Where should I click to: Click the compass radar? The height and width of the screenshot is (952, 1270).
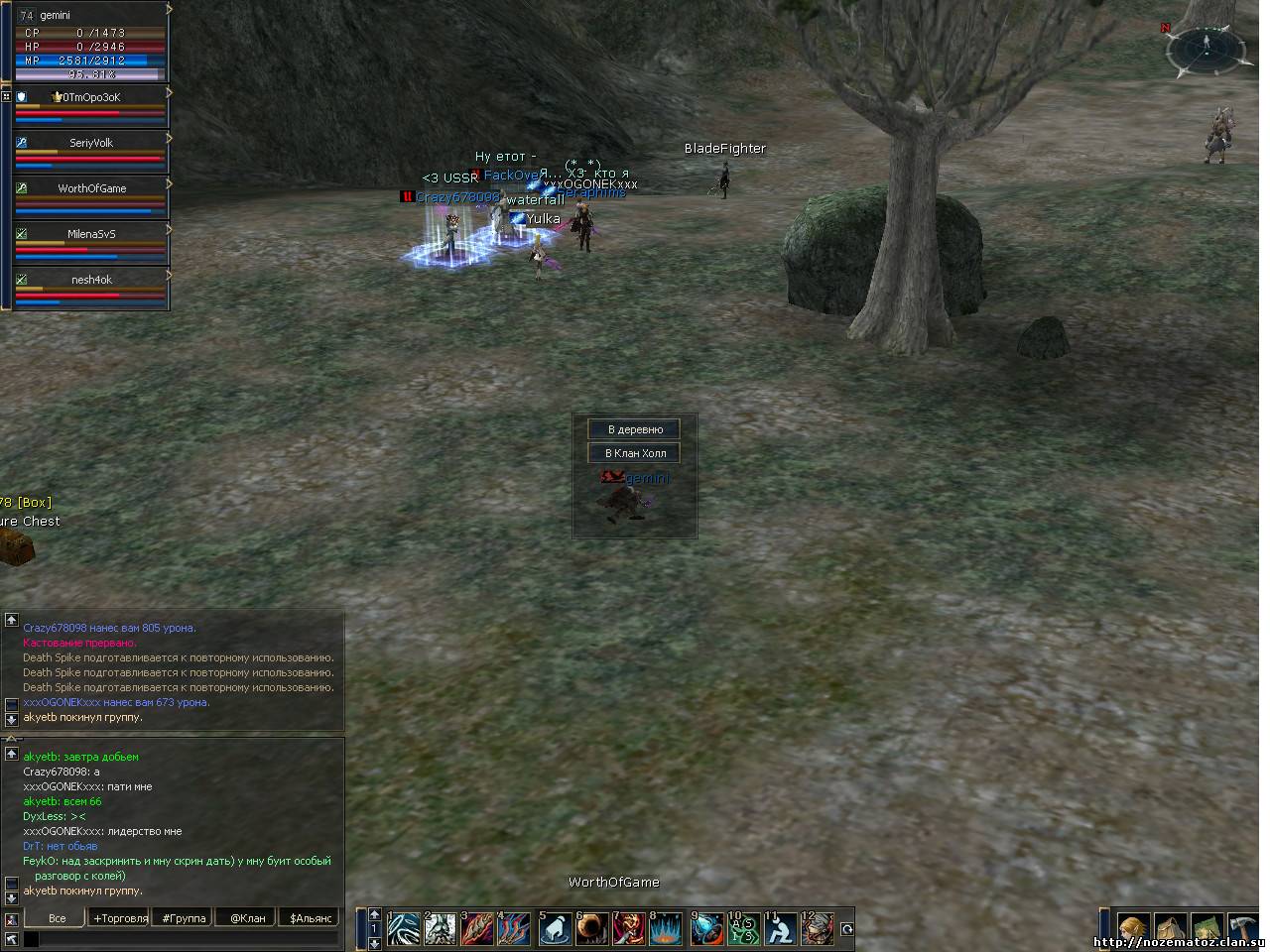point(1206,50)
